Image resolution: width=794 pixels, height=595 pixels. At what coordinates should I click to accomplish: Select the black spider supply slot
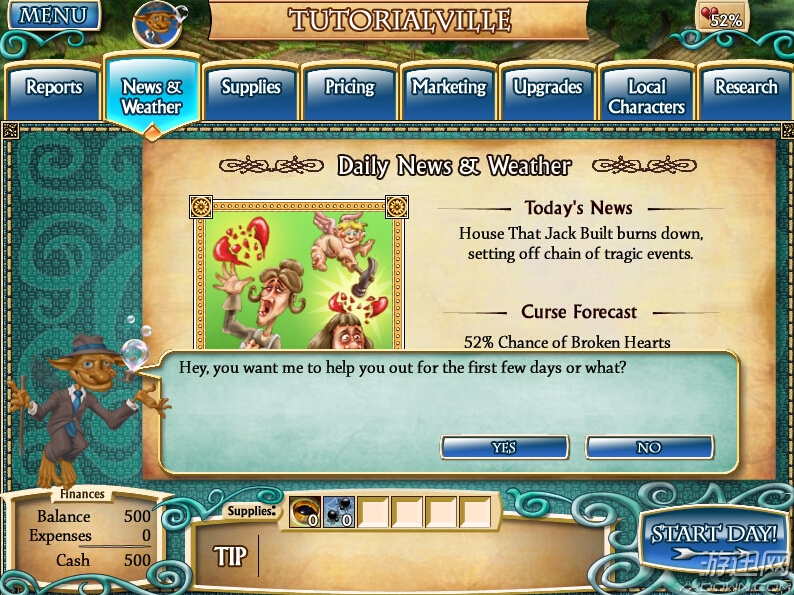[x=339, y=513]
